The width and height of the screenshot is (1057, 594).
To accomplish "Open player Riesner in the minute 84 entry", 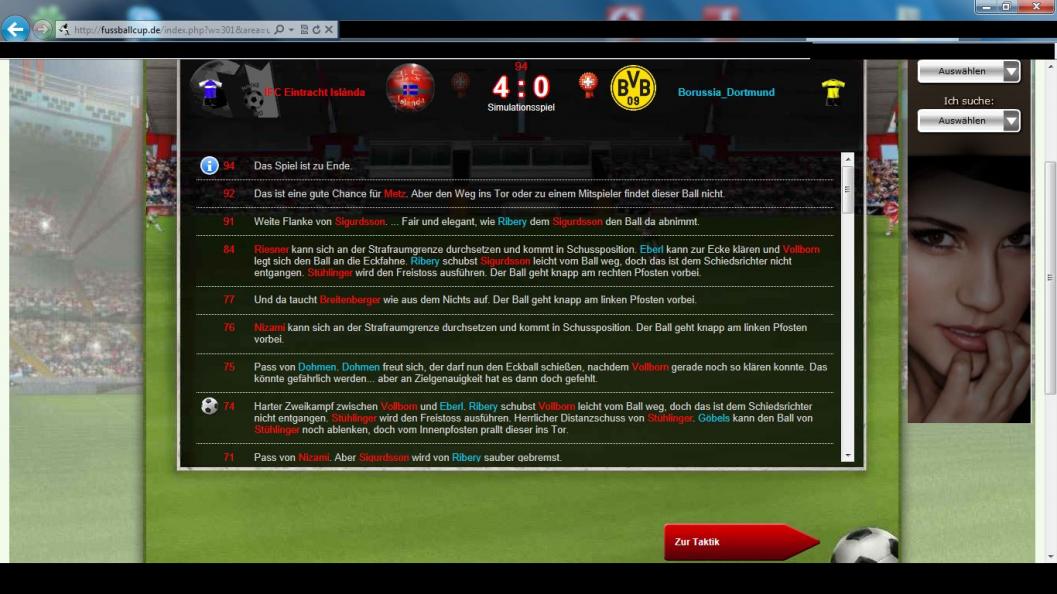I will pos(271,249).
